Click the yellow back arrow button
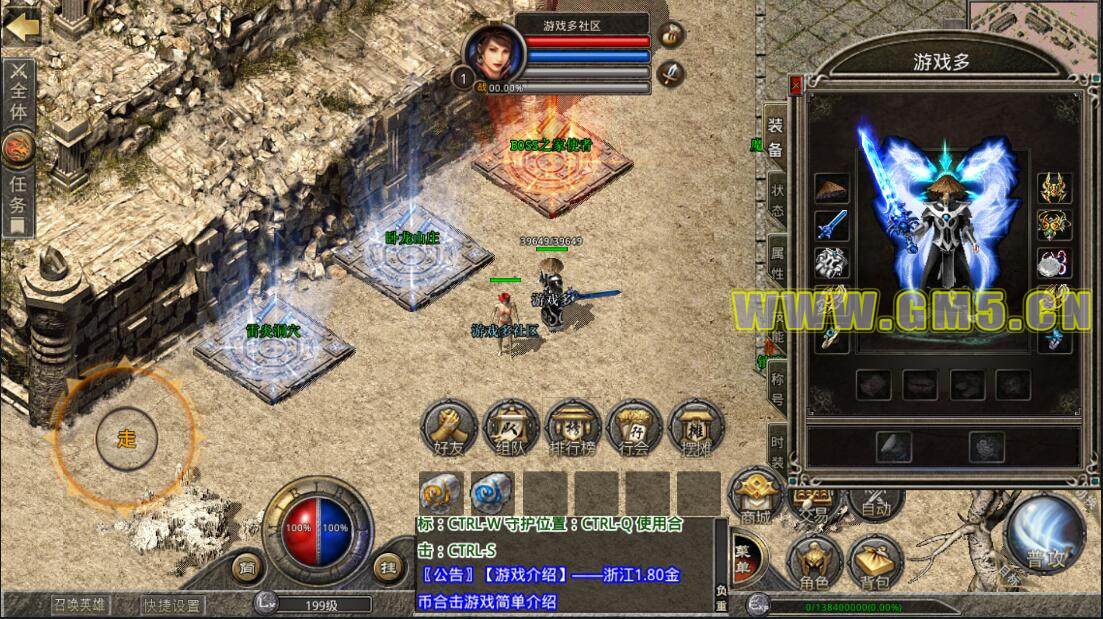 [20, 25]
